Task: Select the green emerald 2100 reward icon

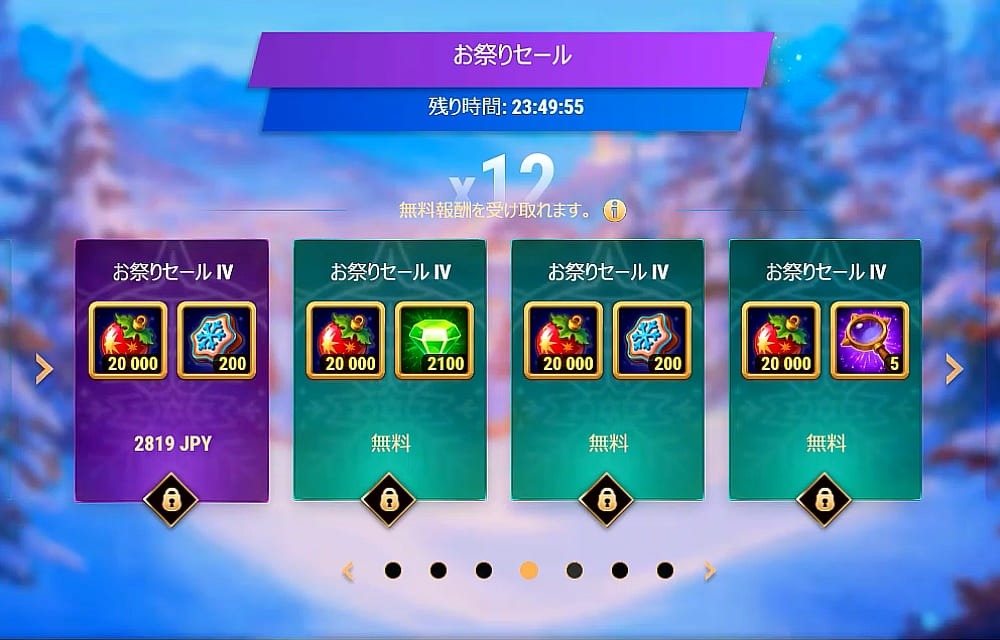Action: [x=433, y=340]
